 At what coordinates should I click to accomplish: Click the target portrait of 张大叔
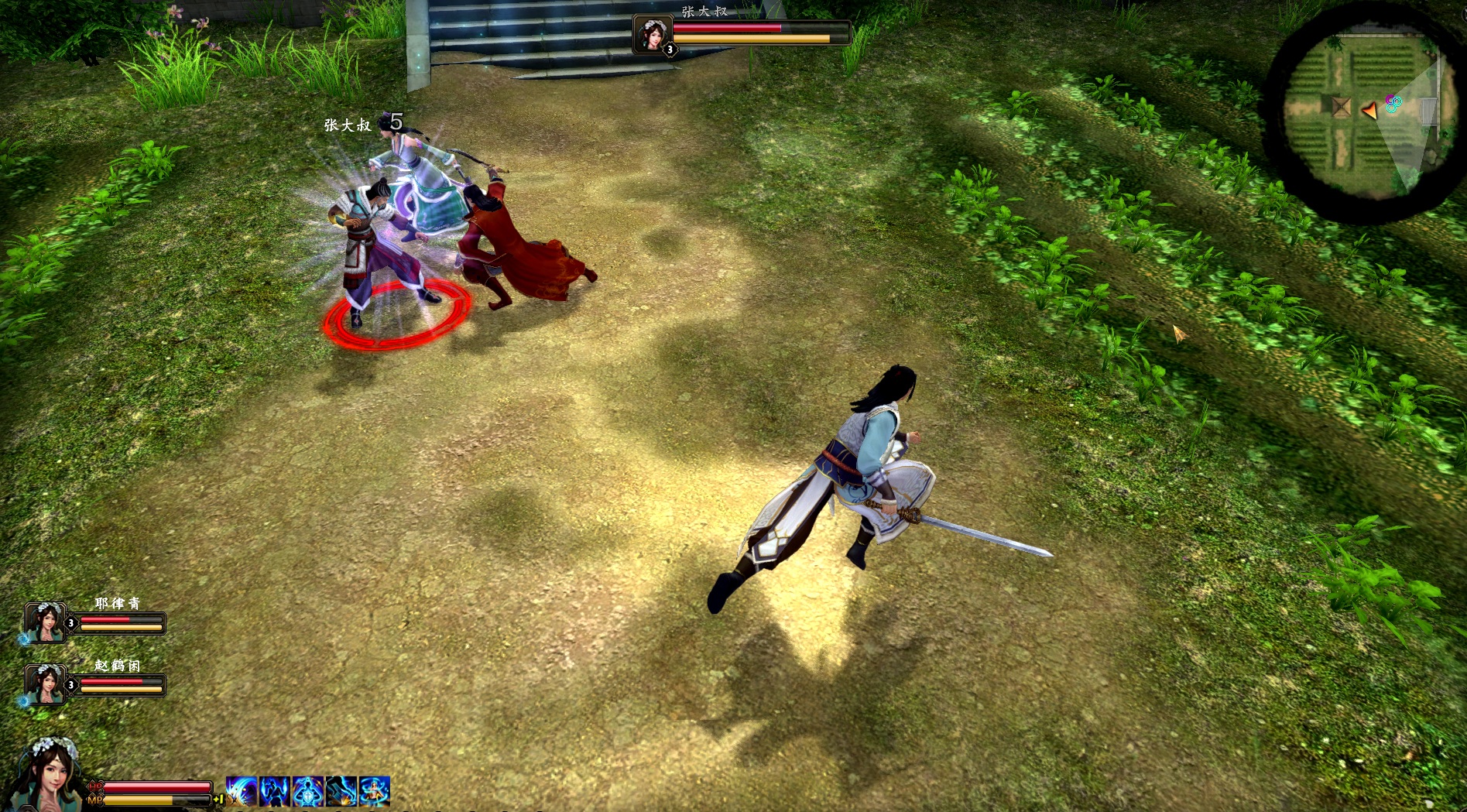click(x=651, y=34)
